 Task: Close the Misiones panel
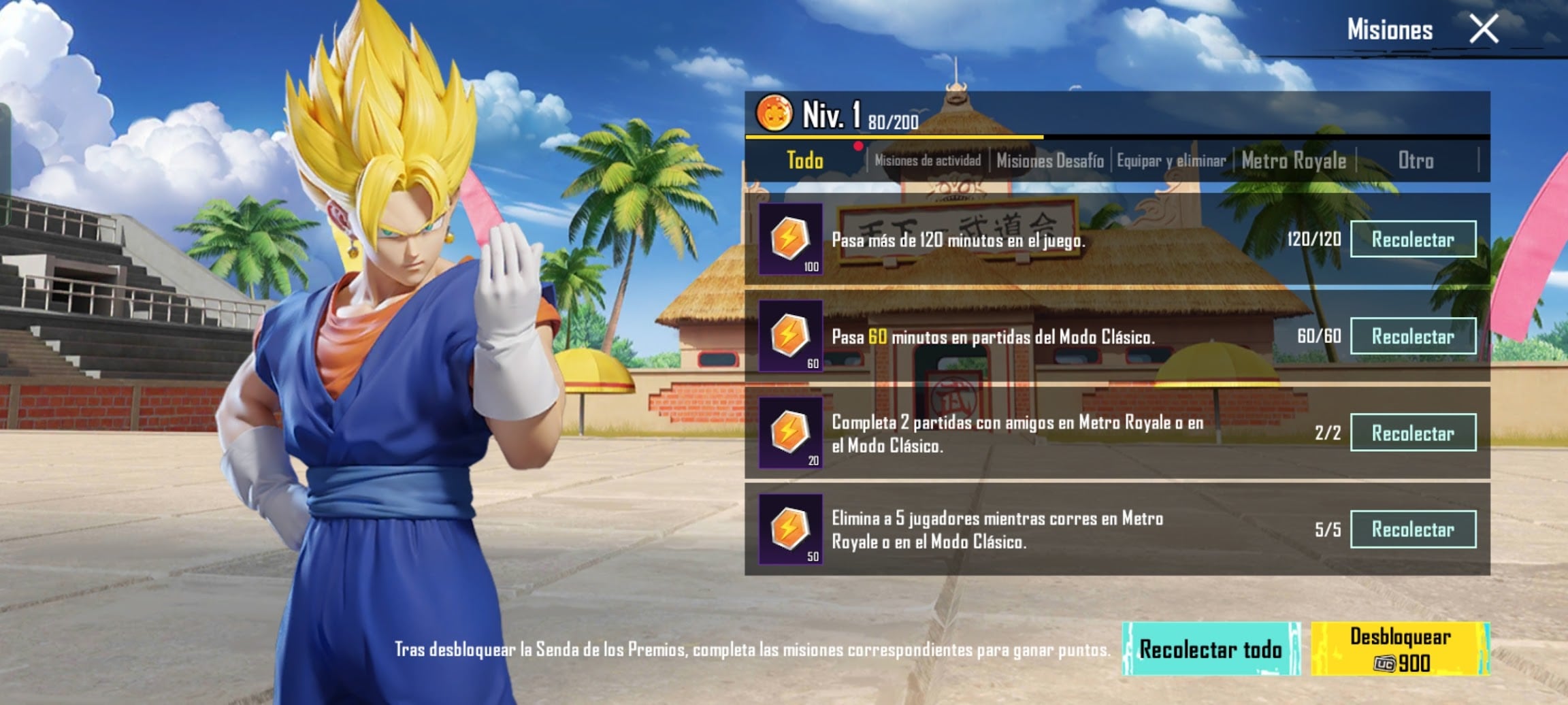coord(1483,29)
